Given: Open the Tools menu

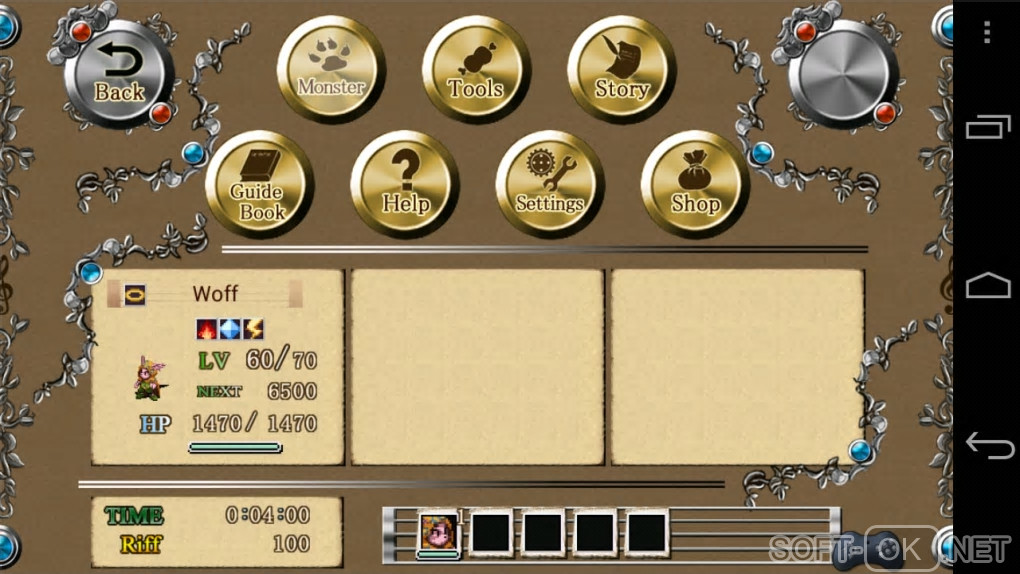Looking at the screenshot, I should click(x=476, y=70).
